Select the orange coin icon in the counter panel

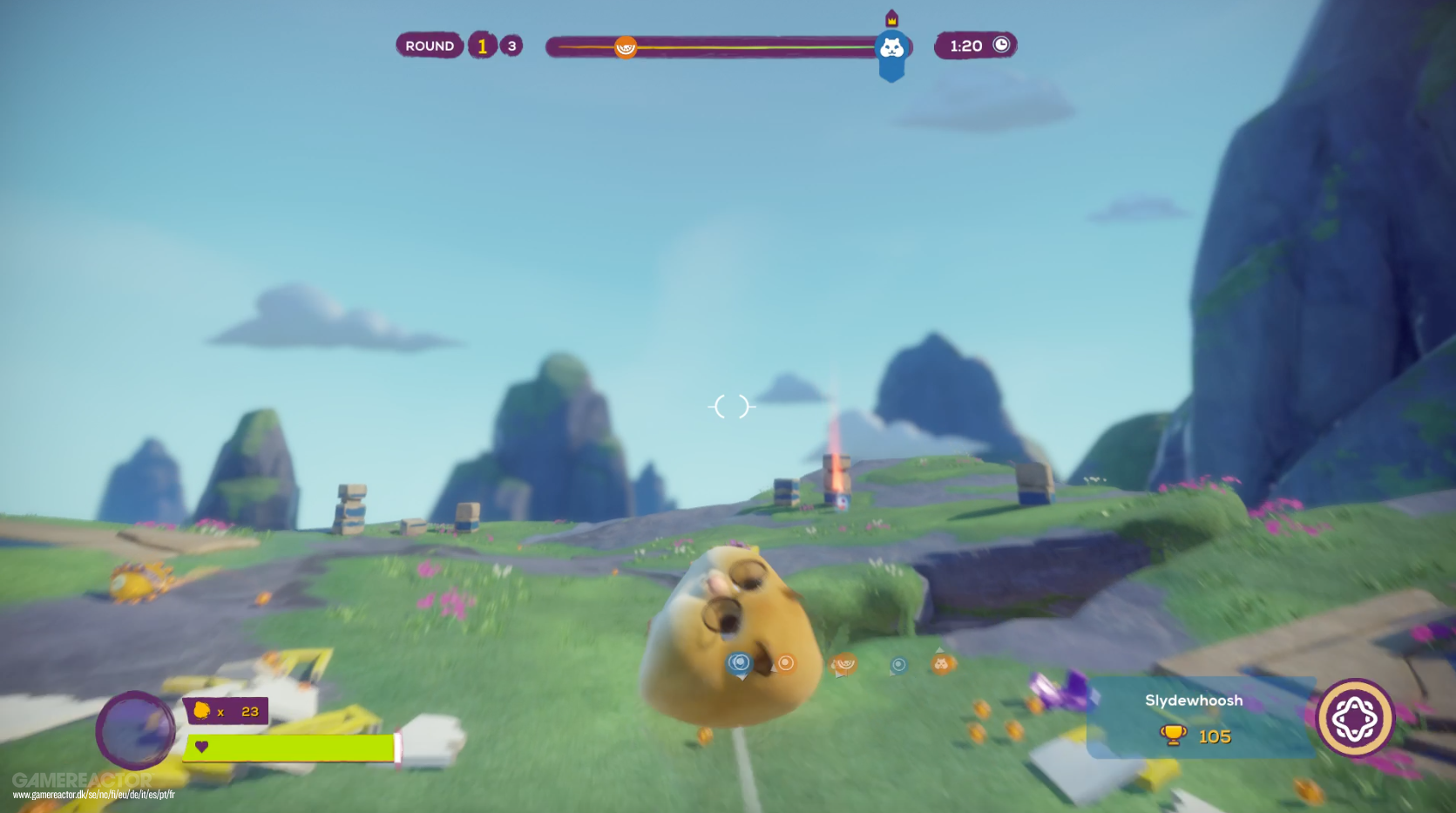(202, 711)
